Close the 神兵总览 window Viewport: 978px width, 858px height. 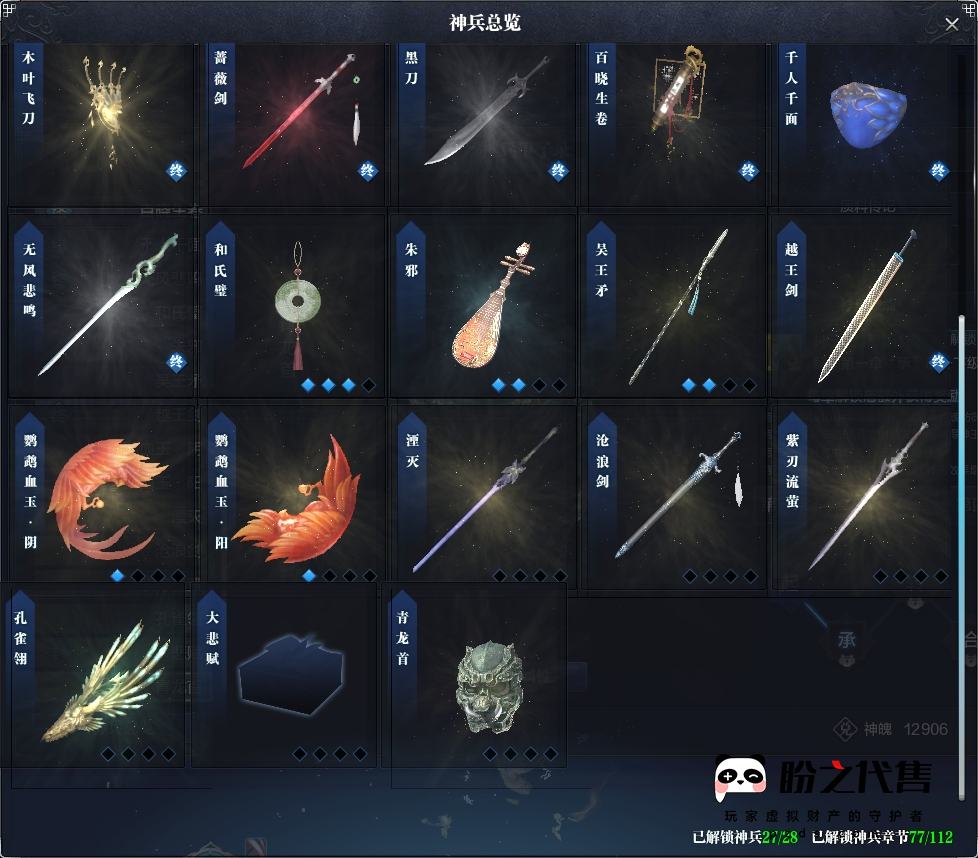click(x=952, y=24)
